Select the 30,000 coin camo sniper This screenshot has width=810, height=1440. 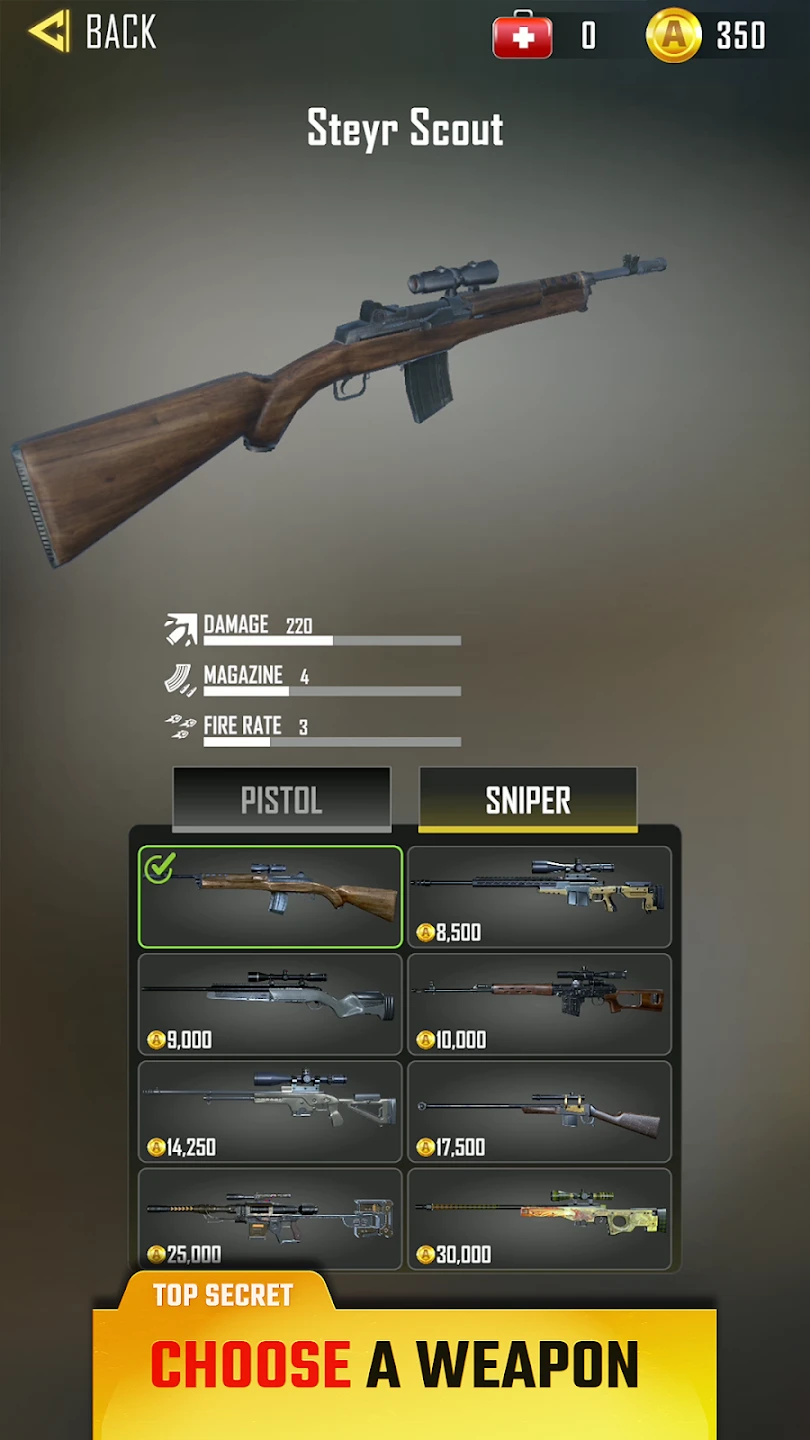click(539, 1218)
